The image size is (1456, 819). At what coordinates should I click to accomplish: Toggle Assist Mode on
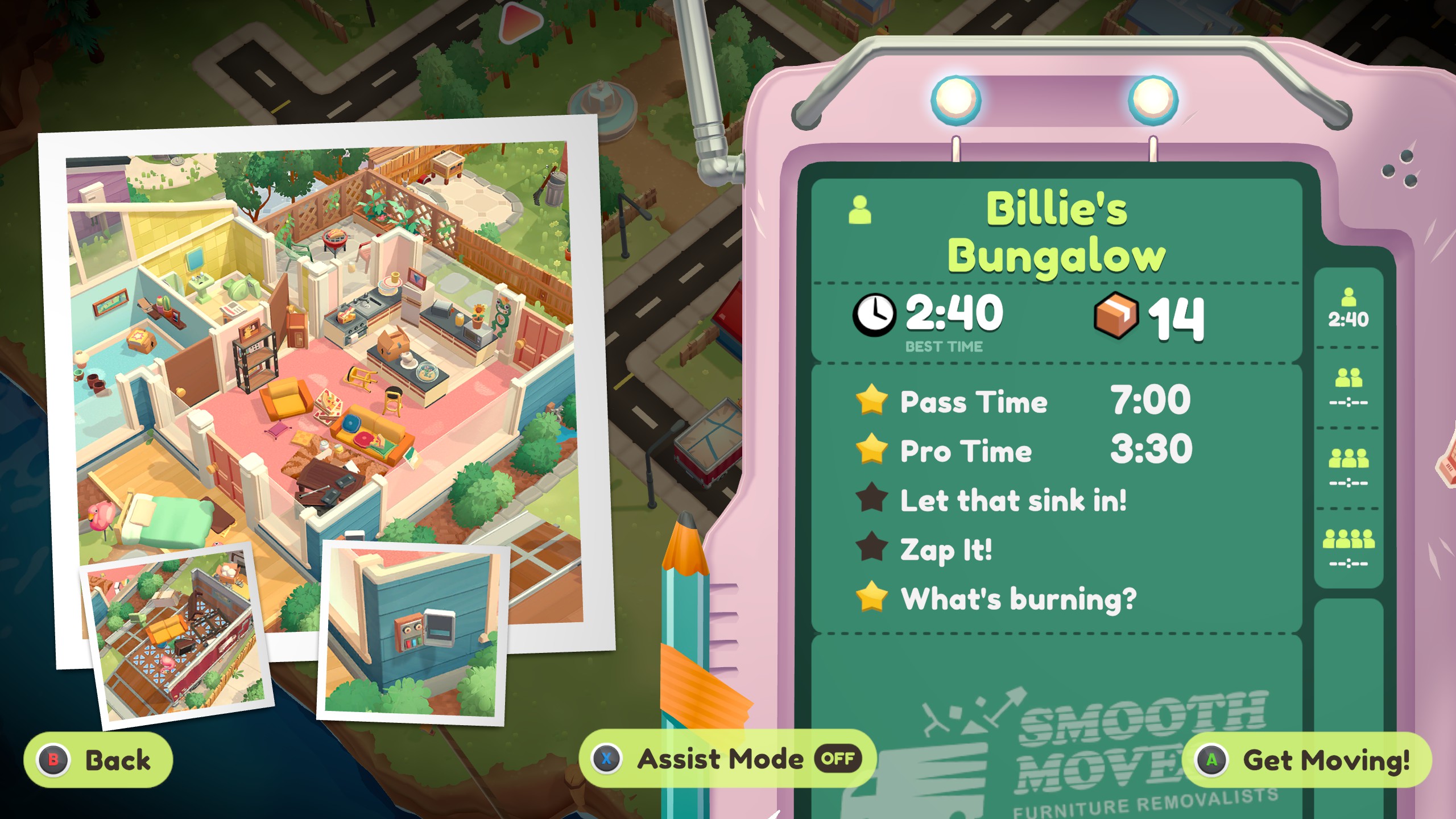click(727, 759)
